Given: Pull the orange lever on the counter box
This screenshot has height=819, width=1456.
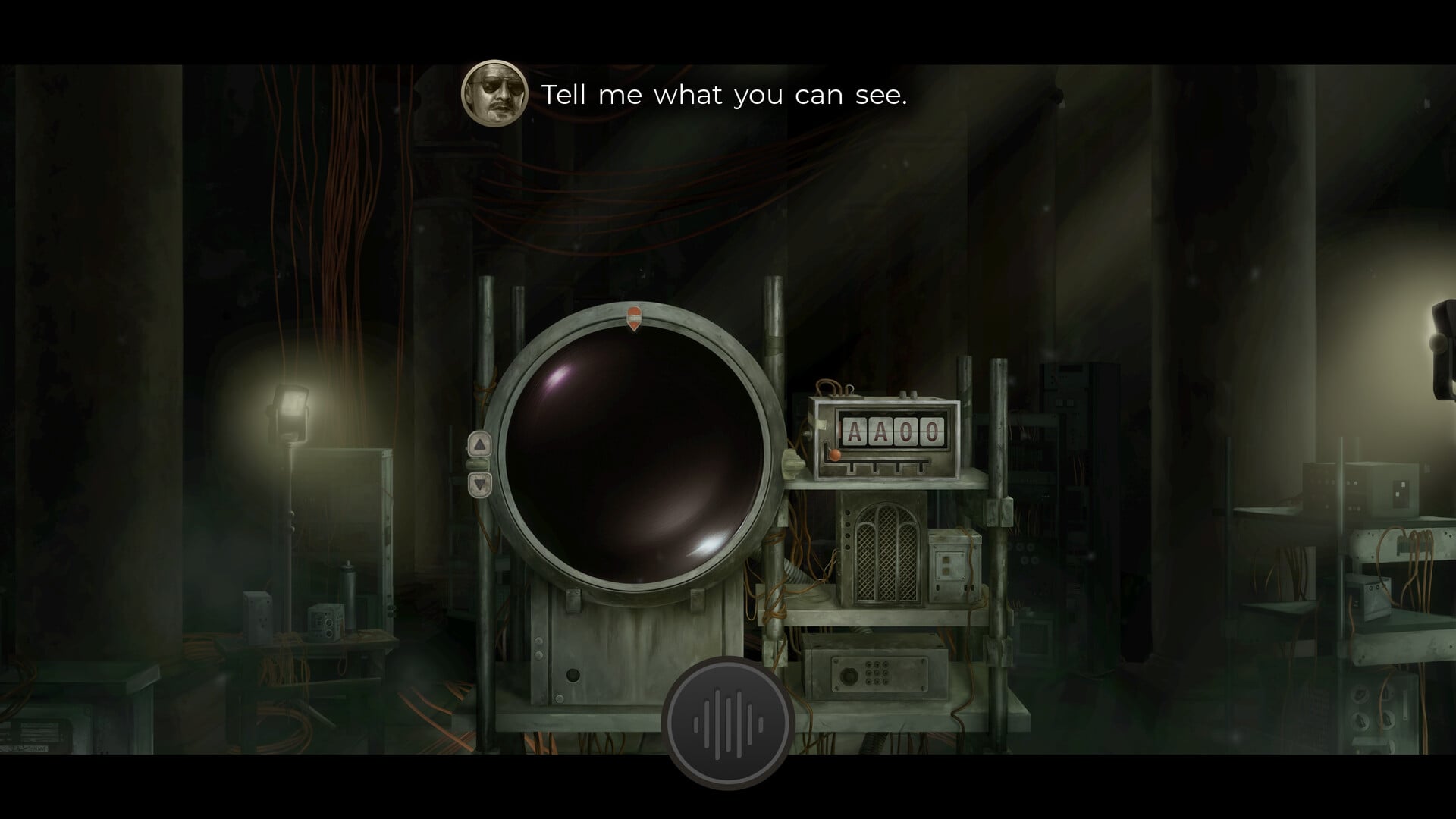Looking at the screenshot, I should (x=834, y=455).
